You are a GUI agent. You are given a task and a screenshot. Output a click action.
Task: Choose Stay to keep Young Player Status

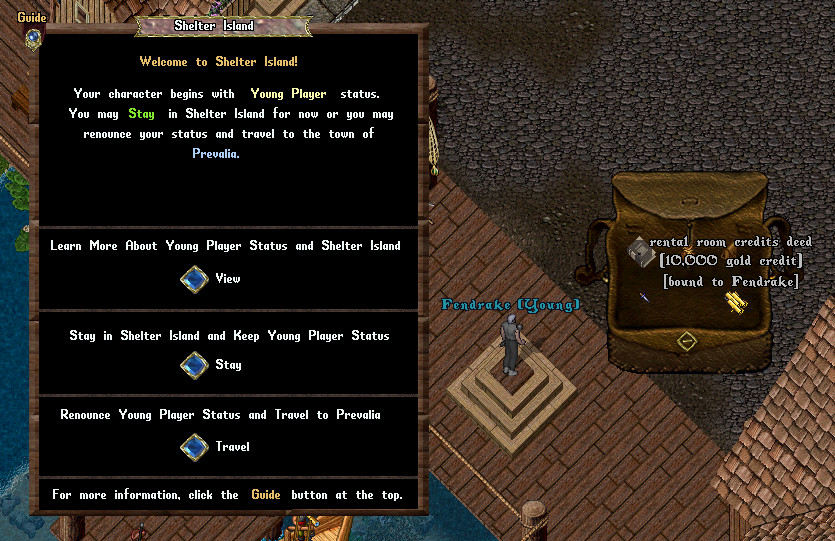(x=194, y=365)
